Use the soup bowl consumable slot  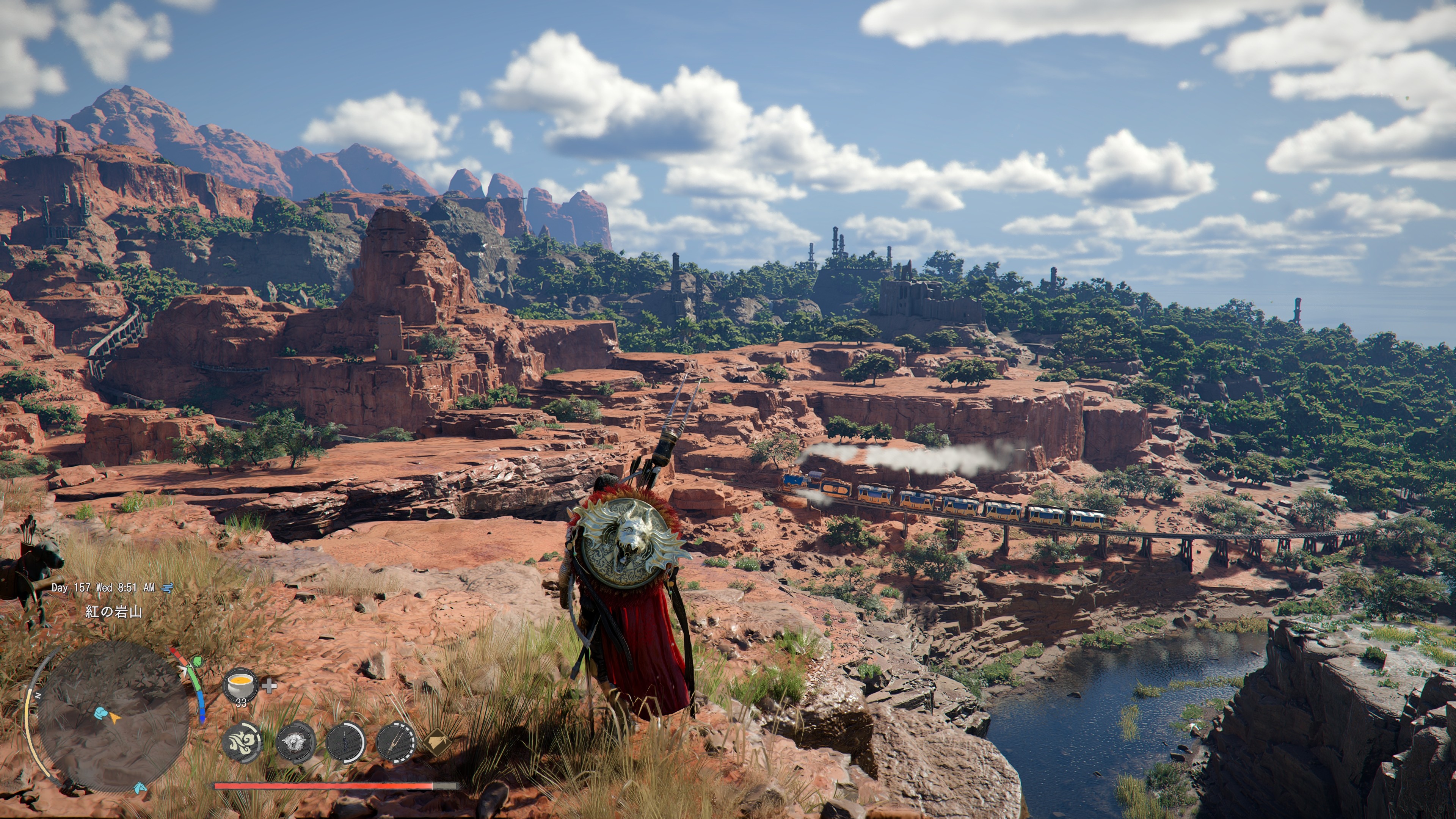pos(241,685)
